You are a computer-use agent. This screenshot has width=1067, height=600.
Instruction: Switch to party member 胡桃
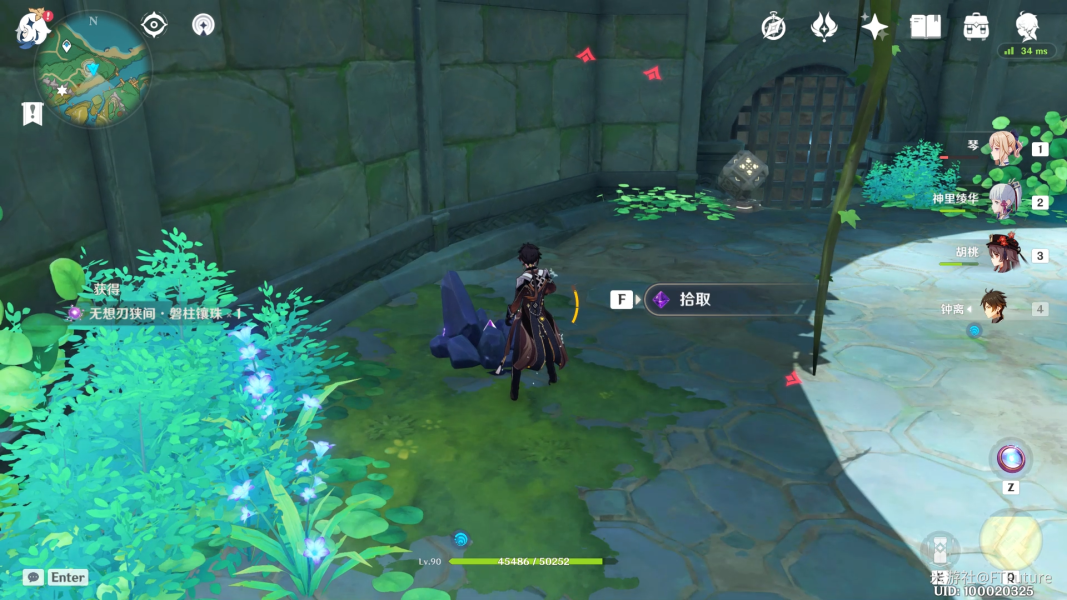[x=1002, y=255]
